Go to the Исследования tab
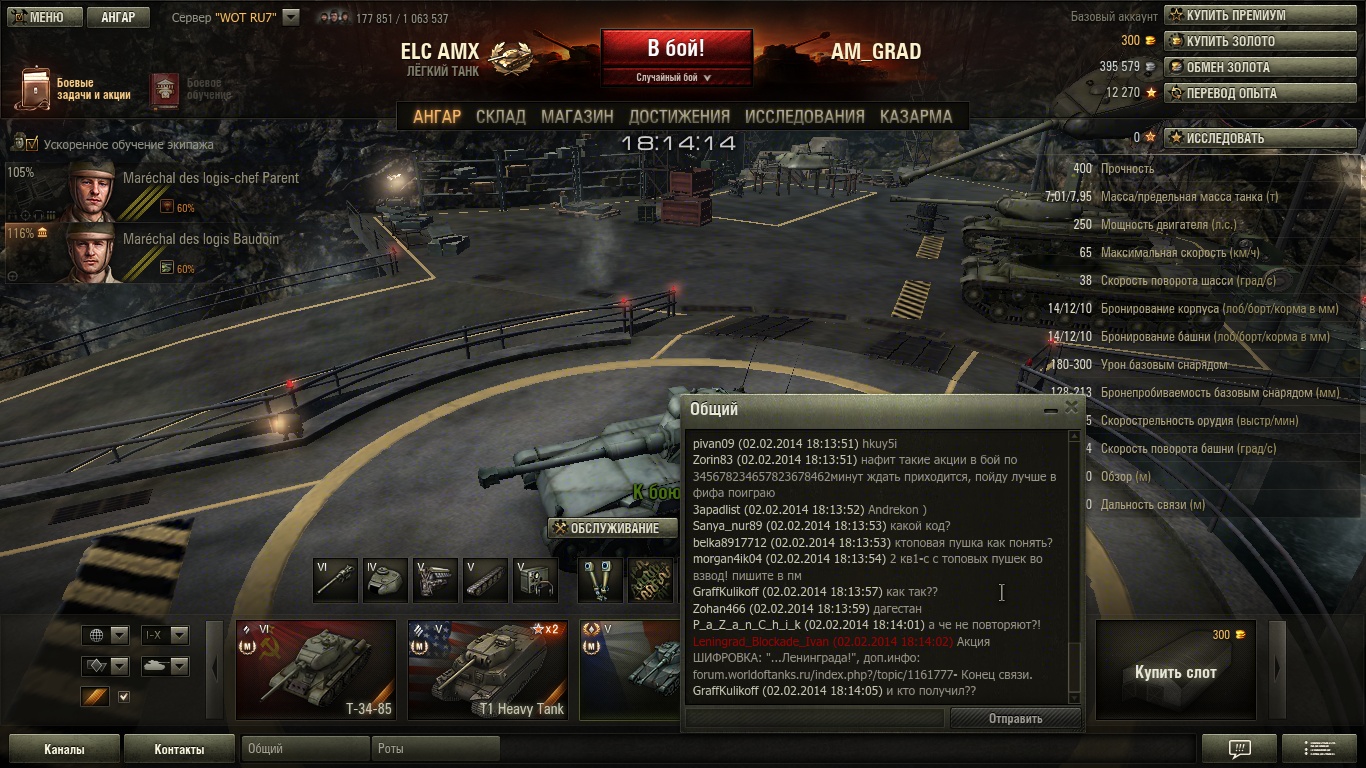Viewport: 1366px width, 768px height. click(x=804, y=116)
